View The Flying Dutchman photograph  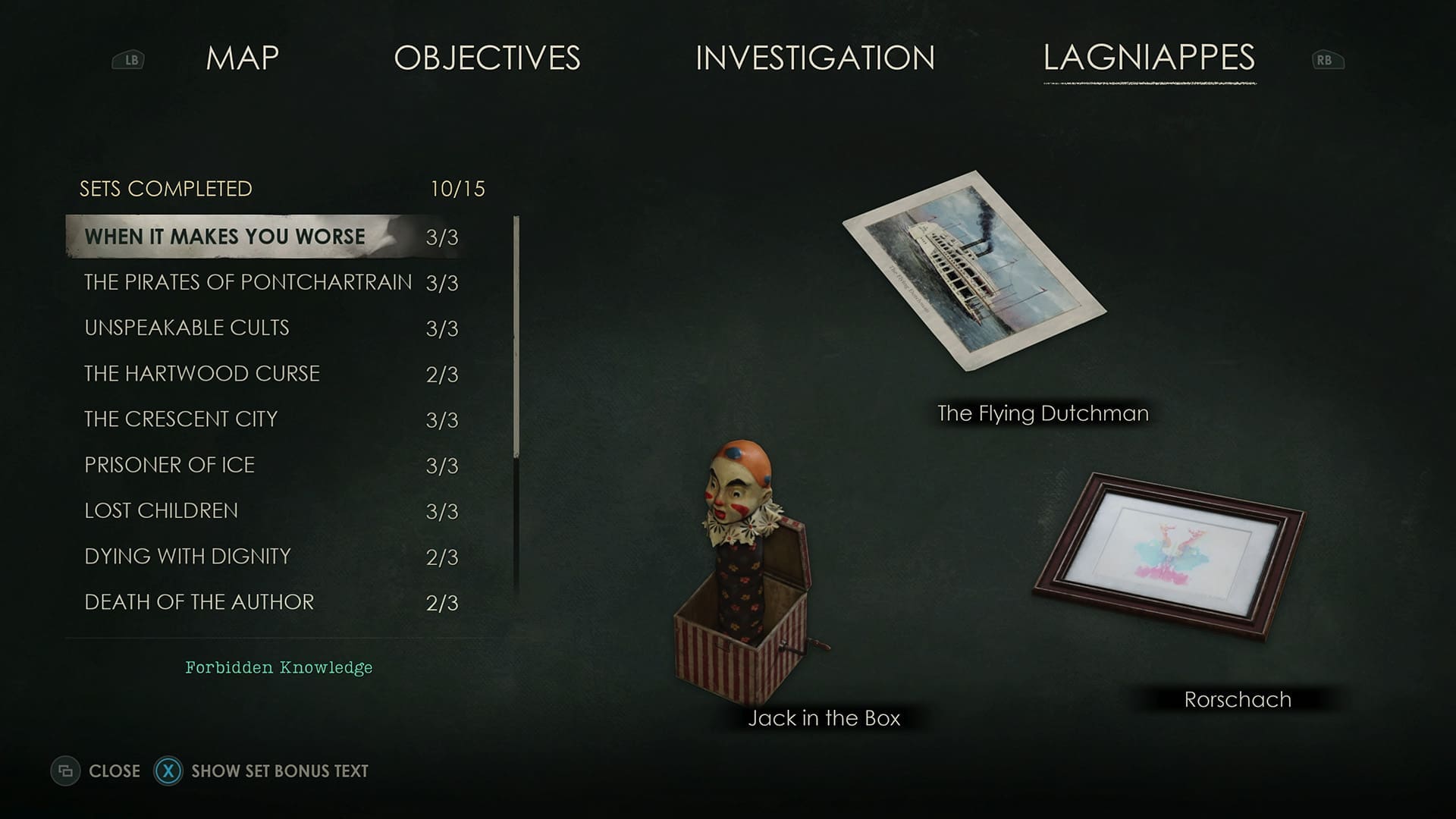(x=974, y=271)
